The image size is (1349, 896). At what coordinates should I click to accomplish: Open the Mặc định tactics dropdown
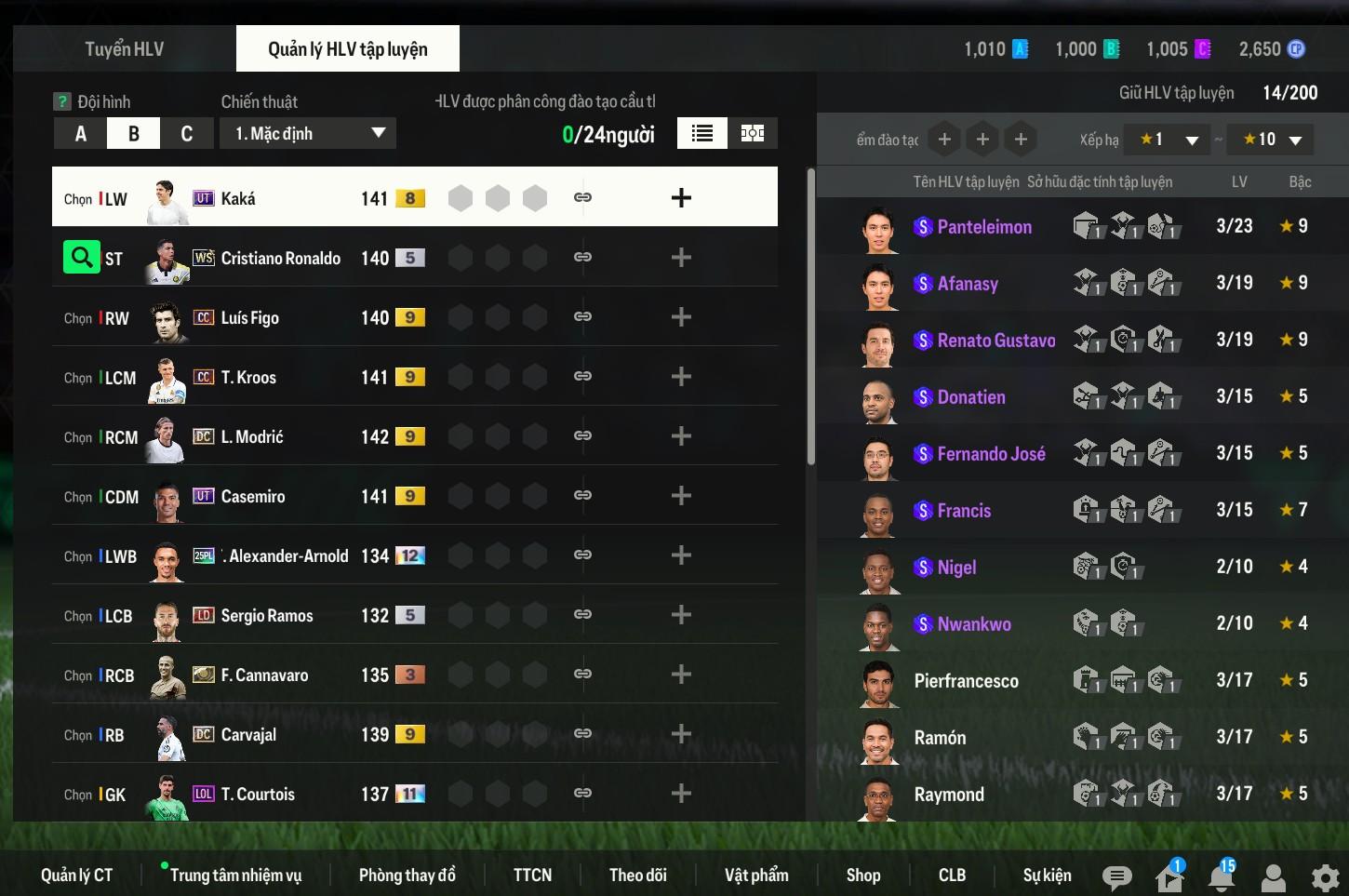click(308, 133)
